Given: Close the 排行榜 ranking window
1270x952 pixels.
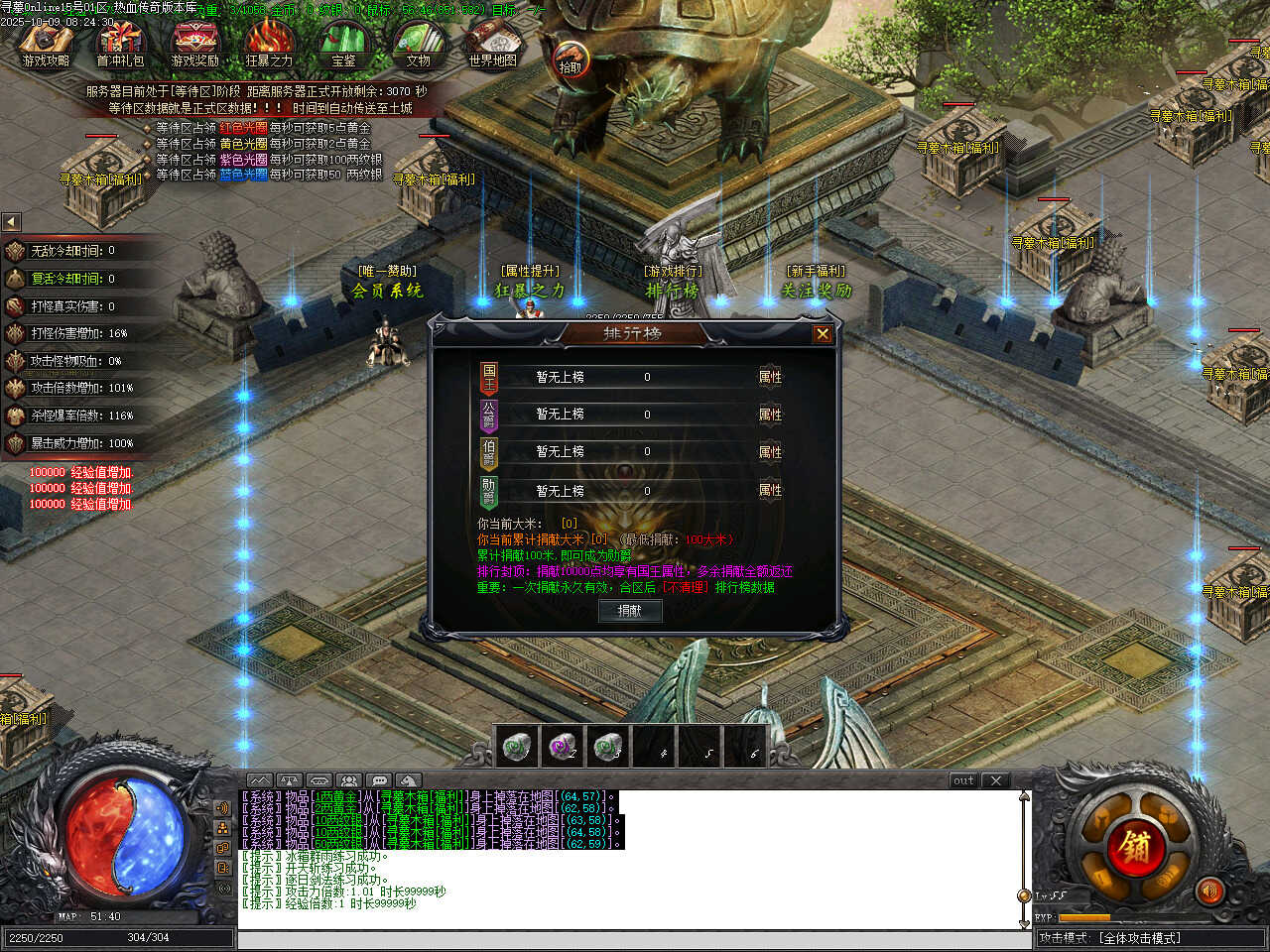Looking at the screenshot, I should 822,334.
